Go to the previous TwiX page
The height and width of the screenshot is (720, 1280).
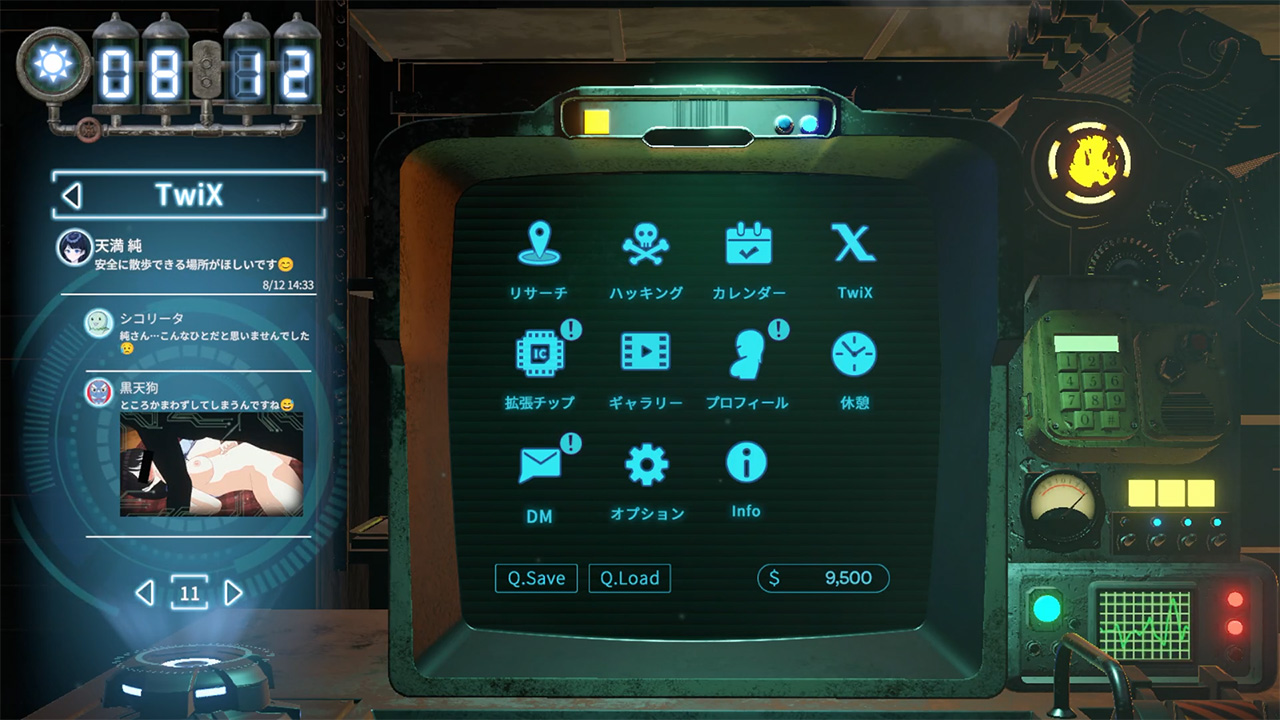tap(145, 594)
